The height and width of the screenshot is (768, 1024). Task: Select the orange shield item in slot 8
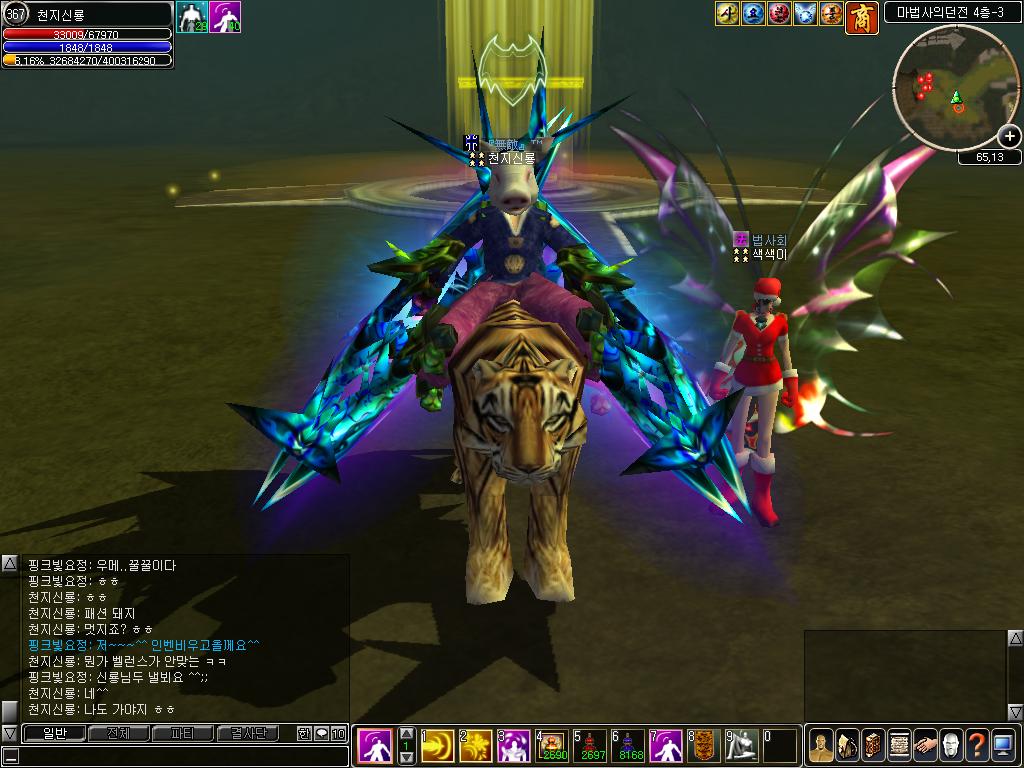706,746
